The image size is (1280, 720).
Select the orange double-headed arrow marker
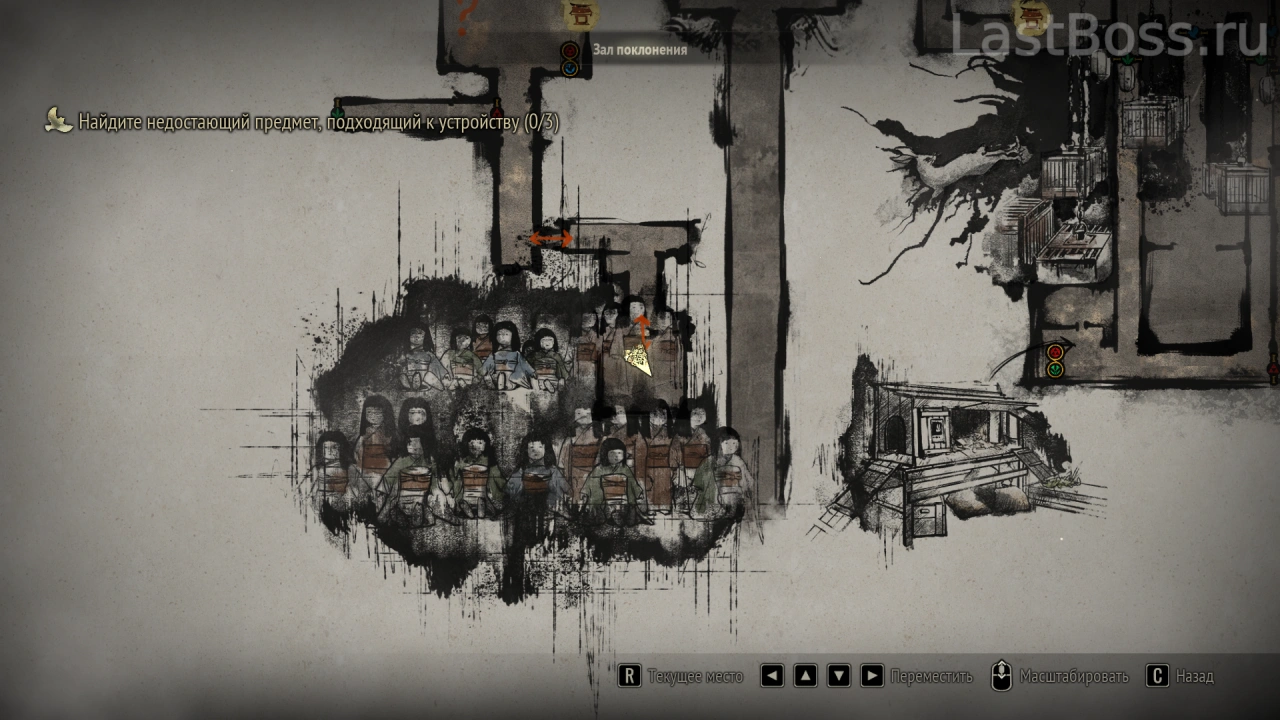point(551,238)
